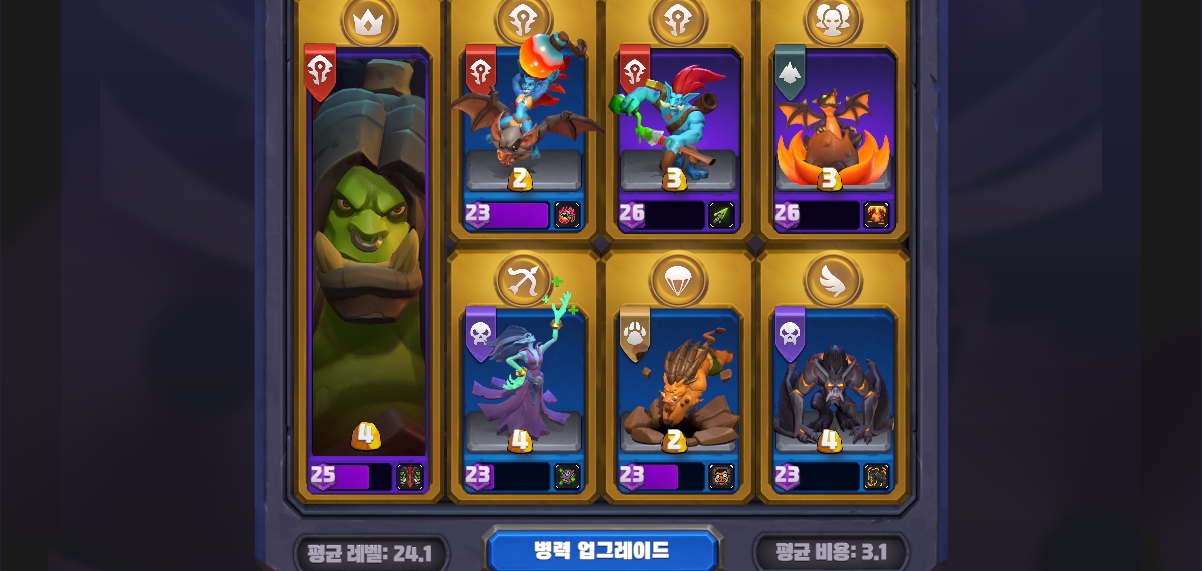The width and height of the screenshot is (1202, 571).
Task: Open the burrowing beast's talent icon
Action: tap(722, 477)
